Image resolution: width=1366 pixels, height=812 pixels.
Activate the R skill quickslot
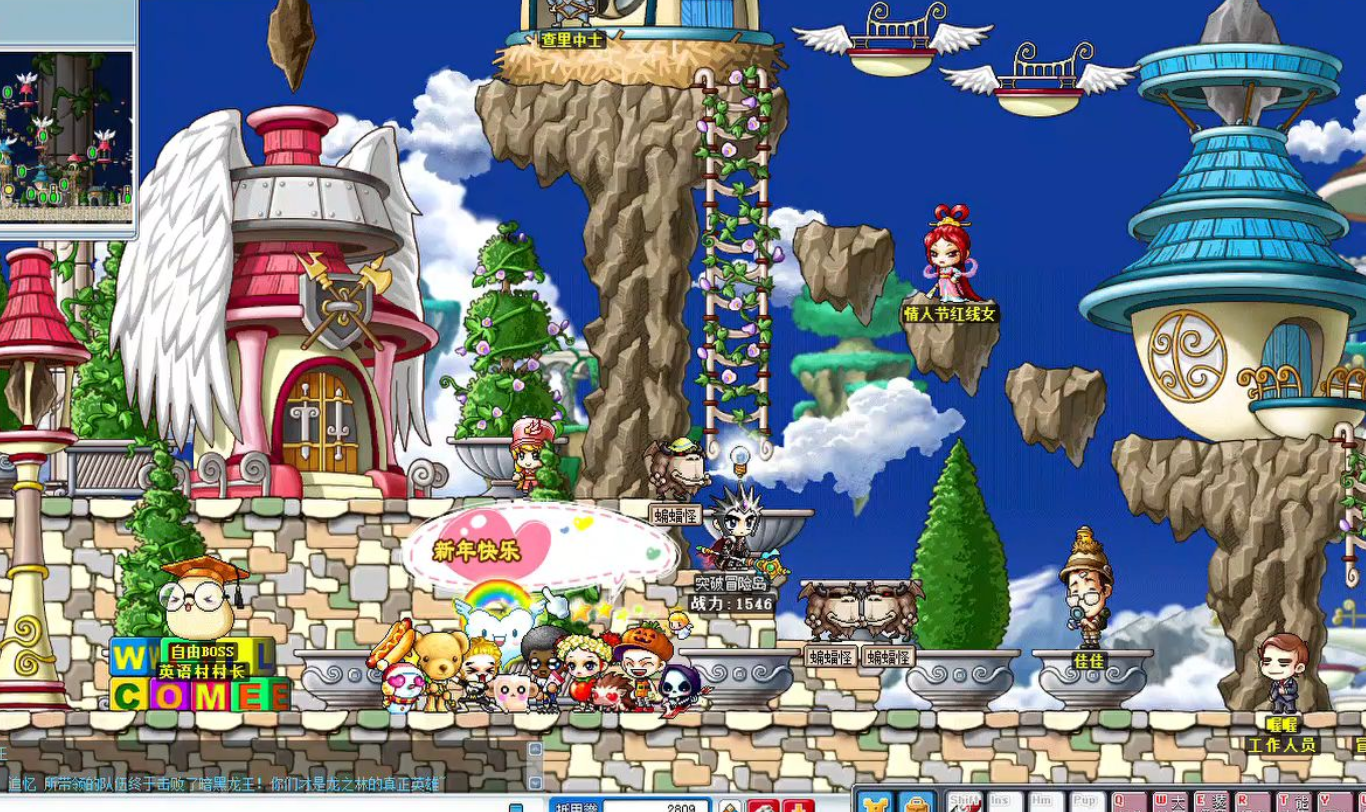pos(1253,802)
